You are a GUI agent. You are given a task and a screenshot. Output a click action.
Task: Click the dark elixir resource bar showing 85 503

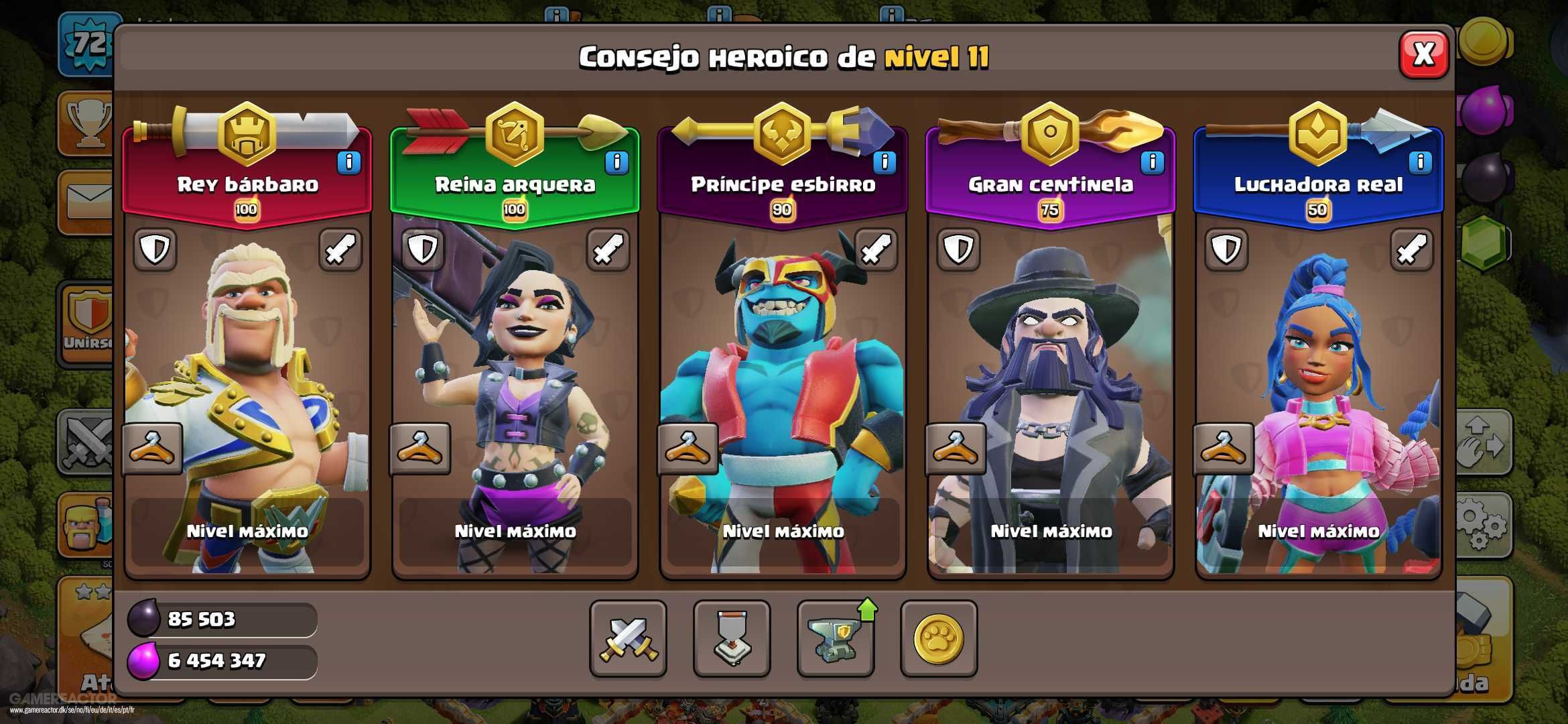(x=221, y=620)
